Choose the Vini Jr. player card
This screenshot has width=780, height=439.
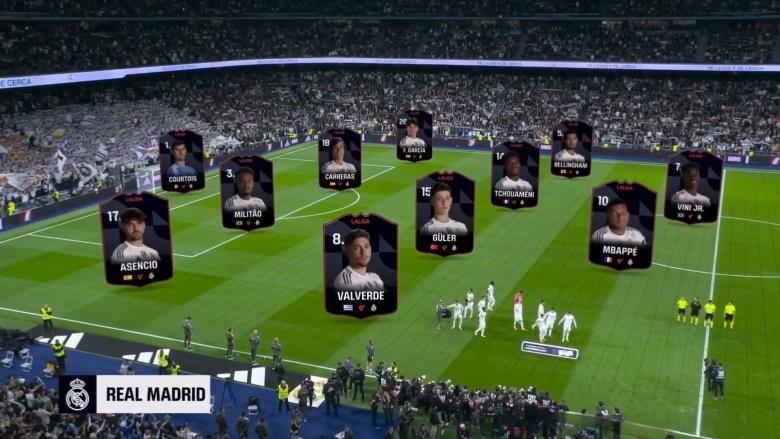[693, 187]
